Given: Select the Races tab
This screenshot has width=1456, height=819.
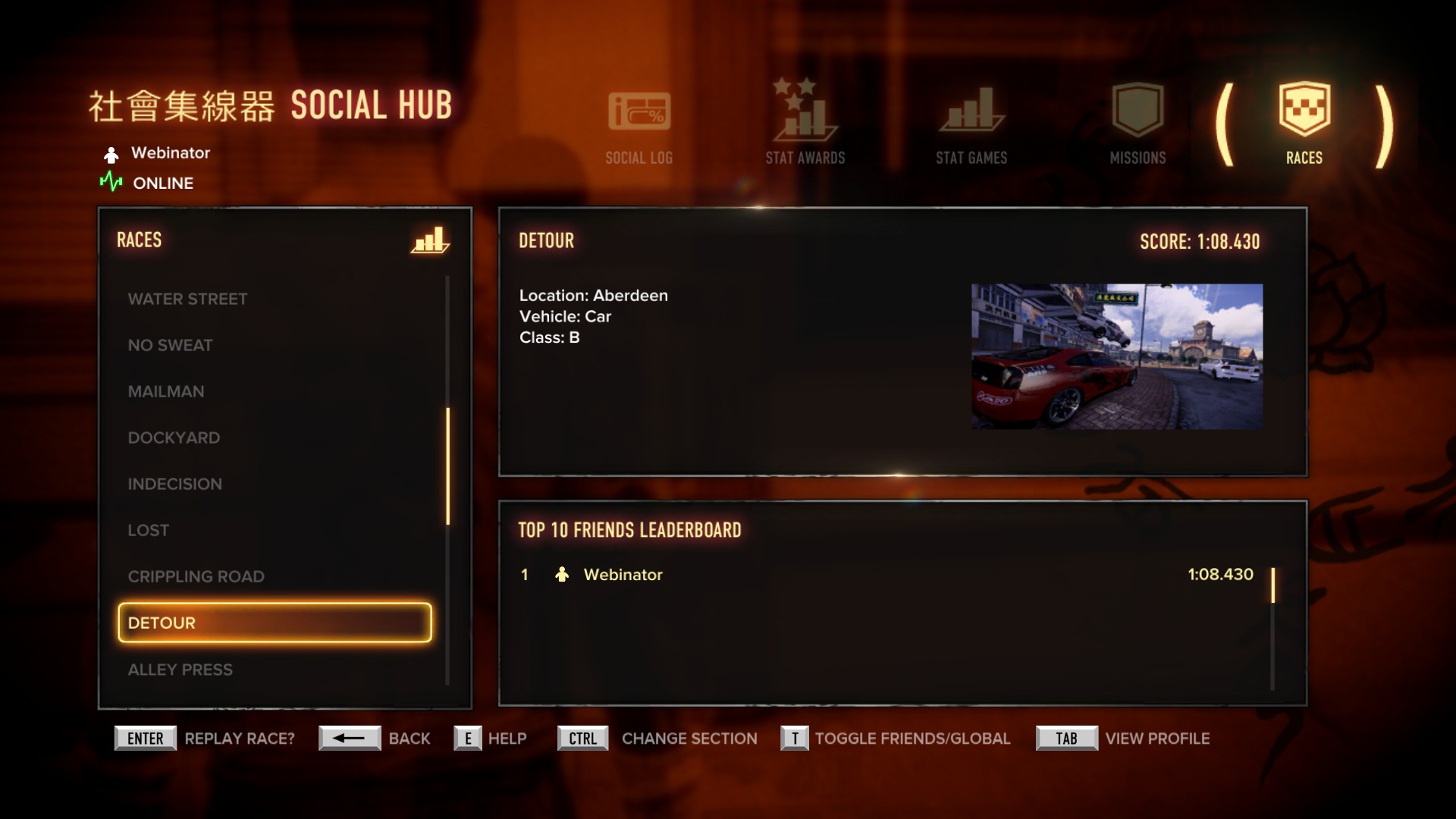Looking at the screenshot, I should (1304, 126).
